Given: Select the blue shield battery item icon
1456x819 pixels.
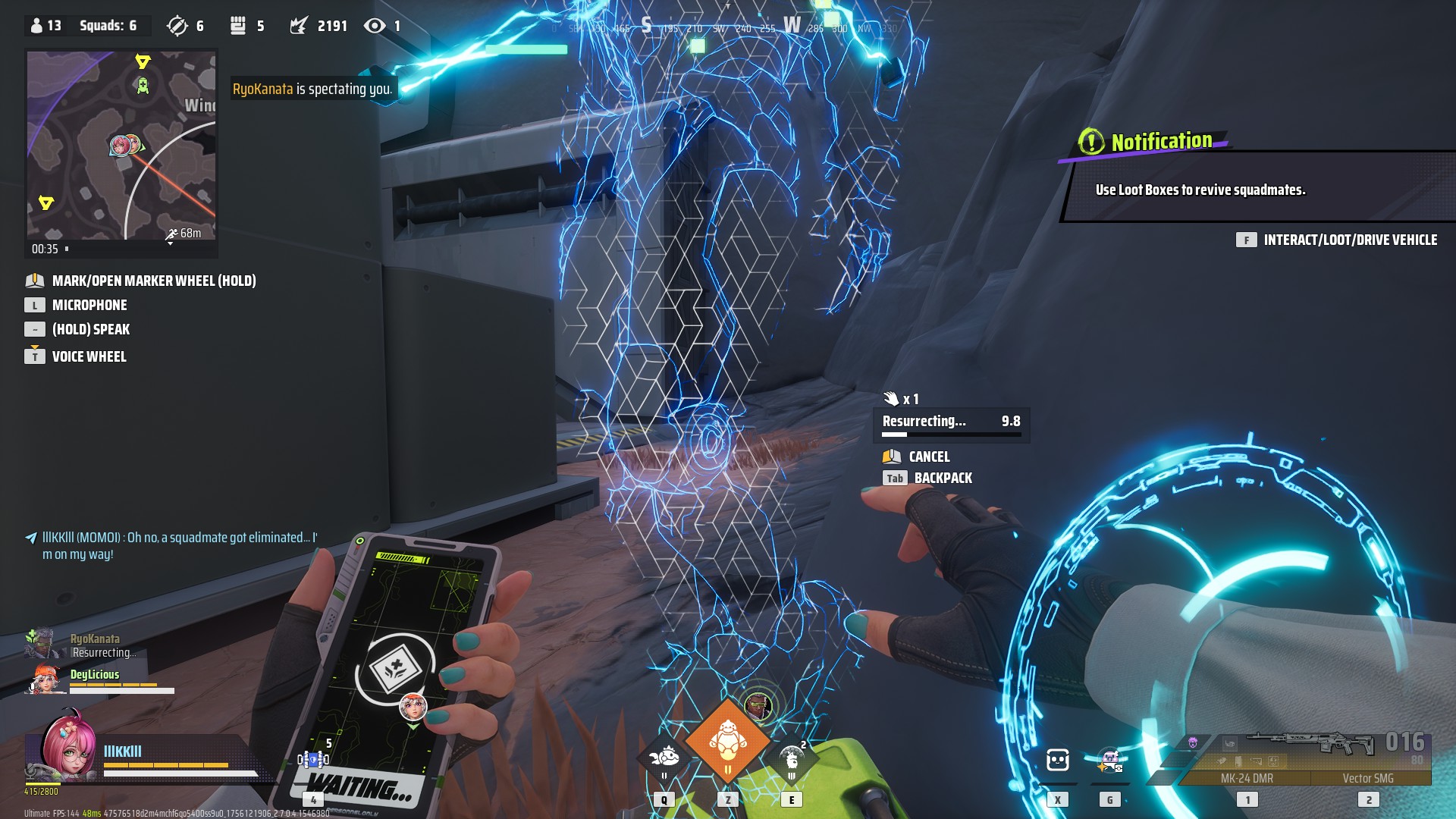Looking at the screenshot, I should tap(312, 759).
